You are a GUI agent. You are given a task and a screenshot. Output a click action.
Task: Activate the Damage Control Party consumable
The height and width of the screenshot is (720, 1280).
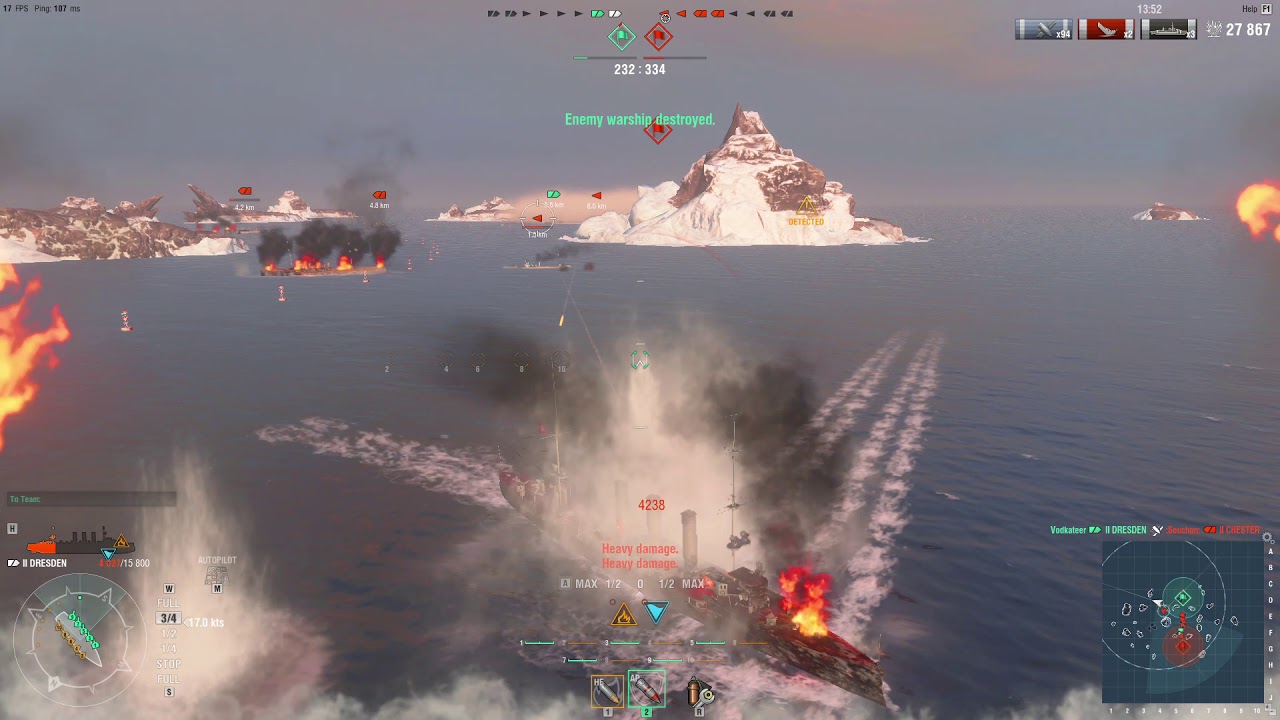click(701, 692)
